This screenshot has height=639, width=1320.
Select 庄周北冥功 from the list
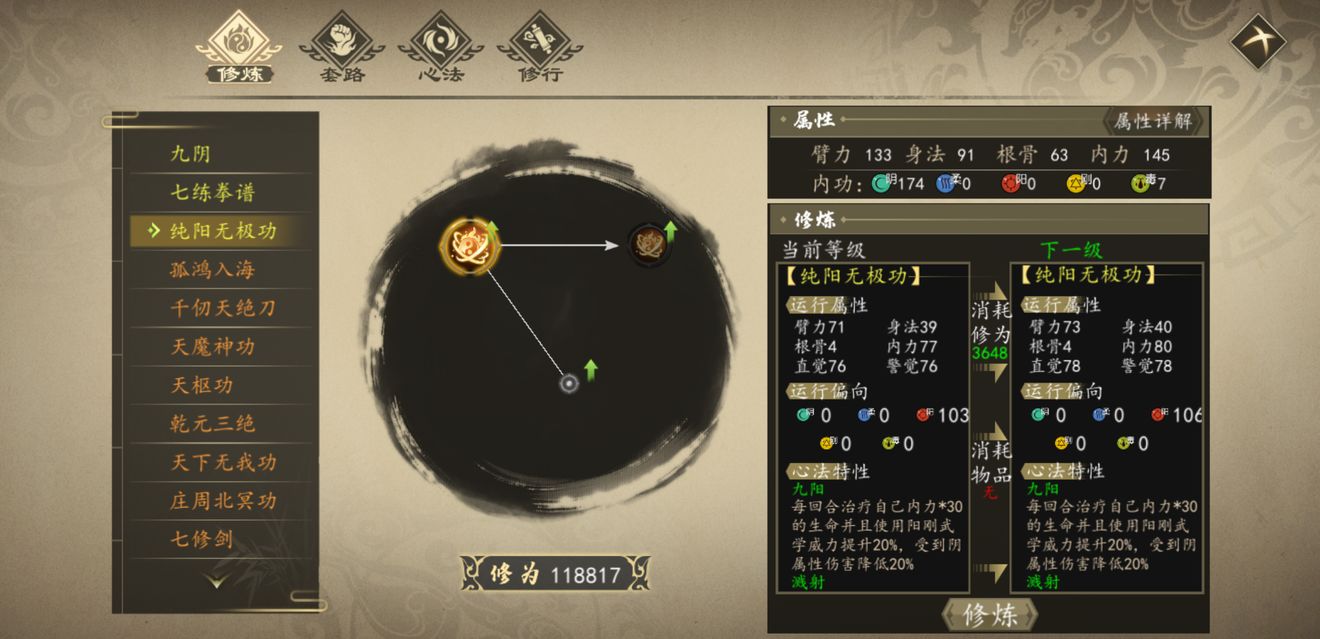[x=222, y=500]
